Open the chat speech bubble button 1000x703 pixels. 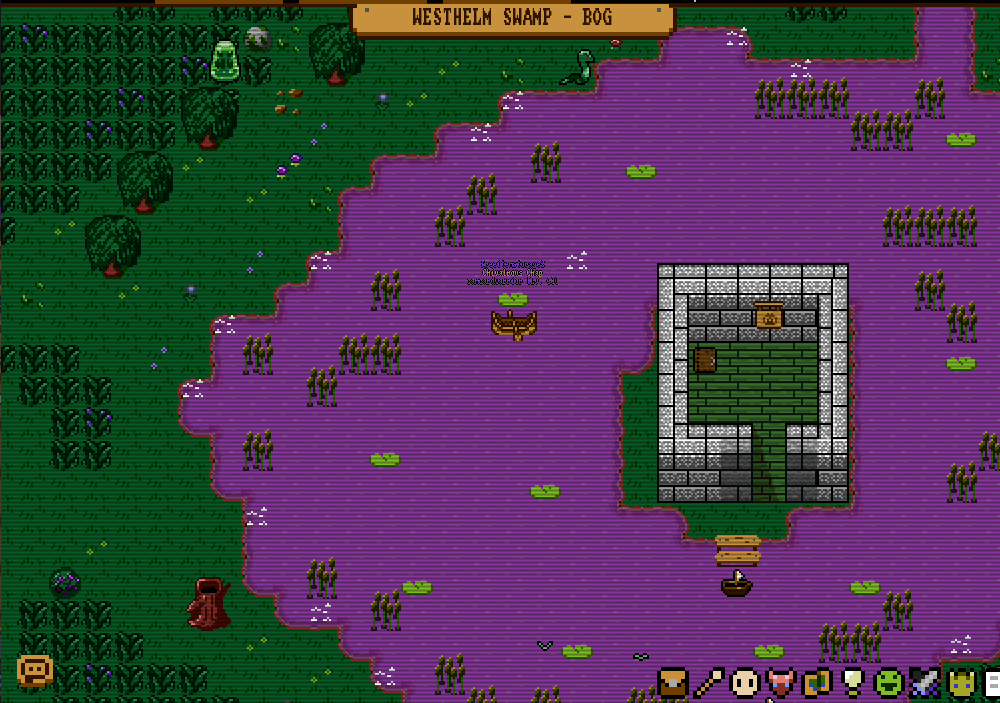pos(34,669)
